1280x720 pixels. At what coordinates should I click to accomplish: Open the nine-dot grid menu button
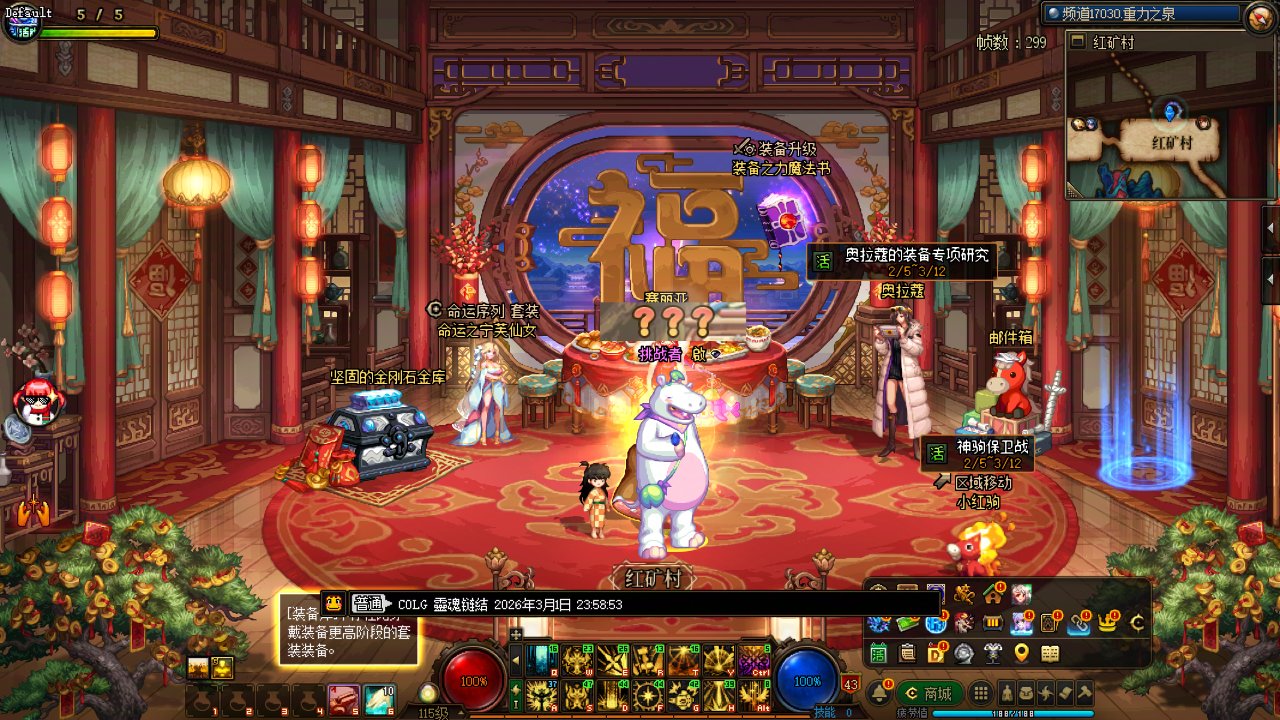click(x=981, y=693)
